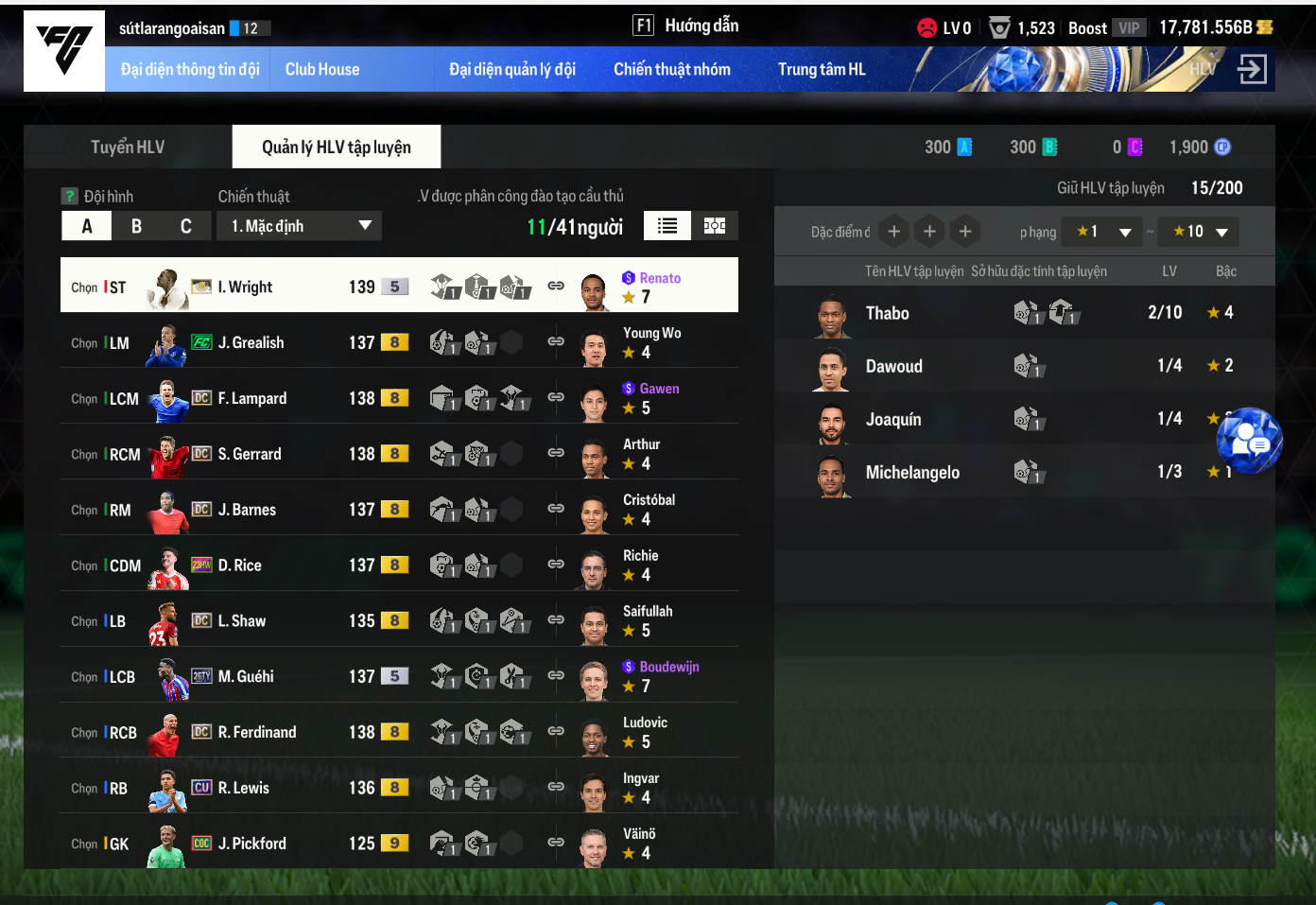1316x905 pixels.
Task: Click the FC logo home button
Action: point(64,51)
